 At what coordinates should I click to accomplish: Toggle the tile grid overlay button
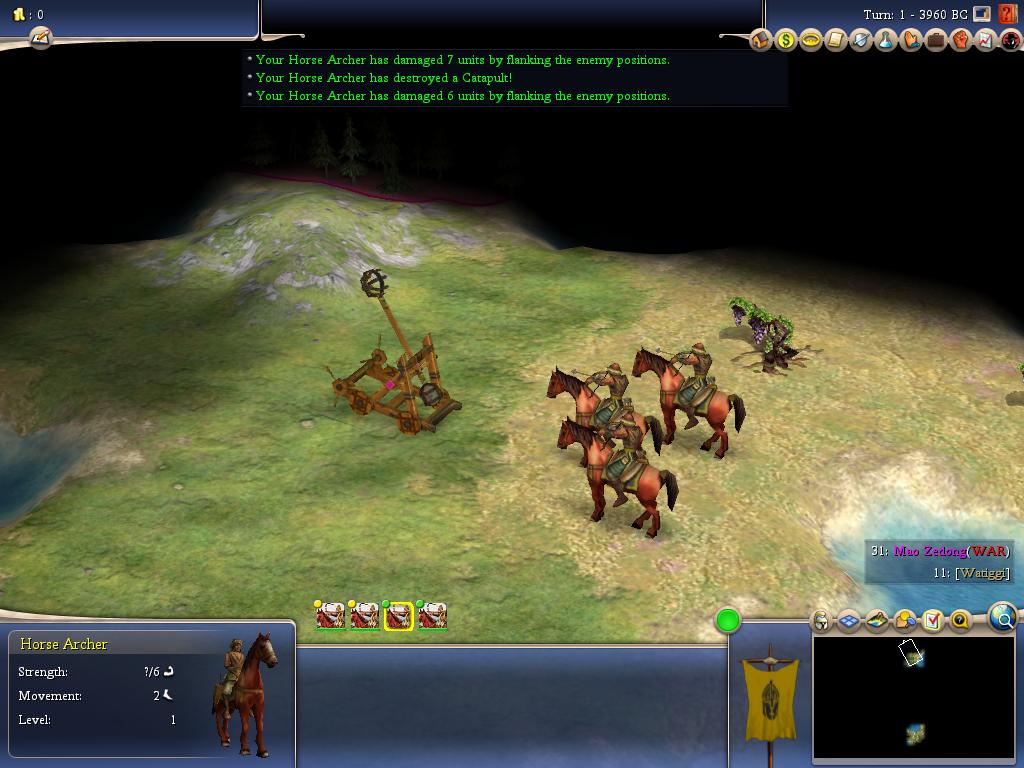click(x=849, y=621)
